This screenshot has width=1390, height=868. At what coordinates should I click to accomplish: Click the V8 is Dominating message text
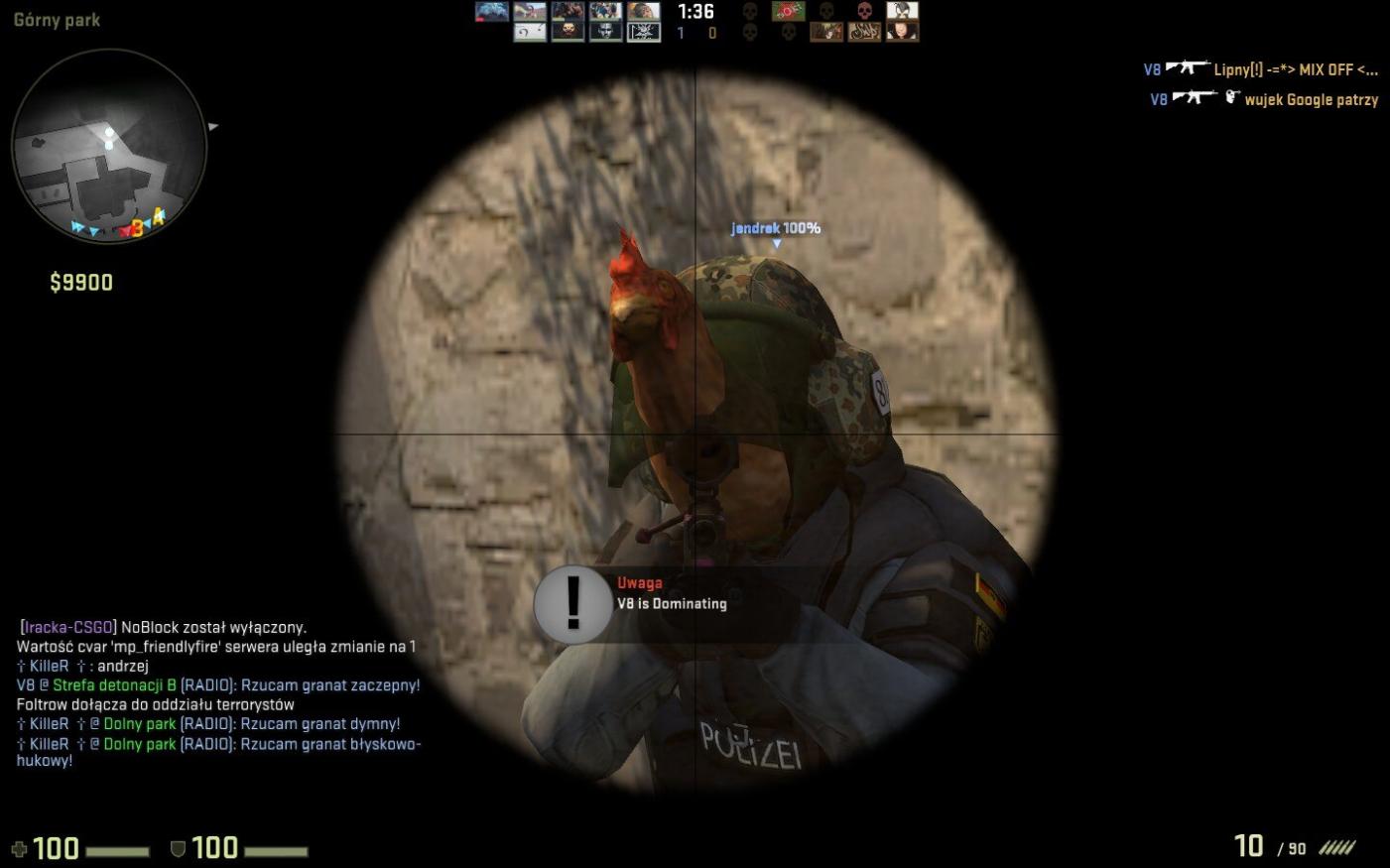click(671, 603)
